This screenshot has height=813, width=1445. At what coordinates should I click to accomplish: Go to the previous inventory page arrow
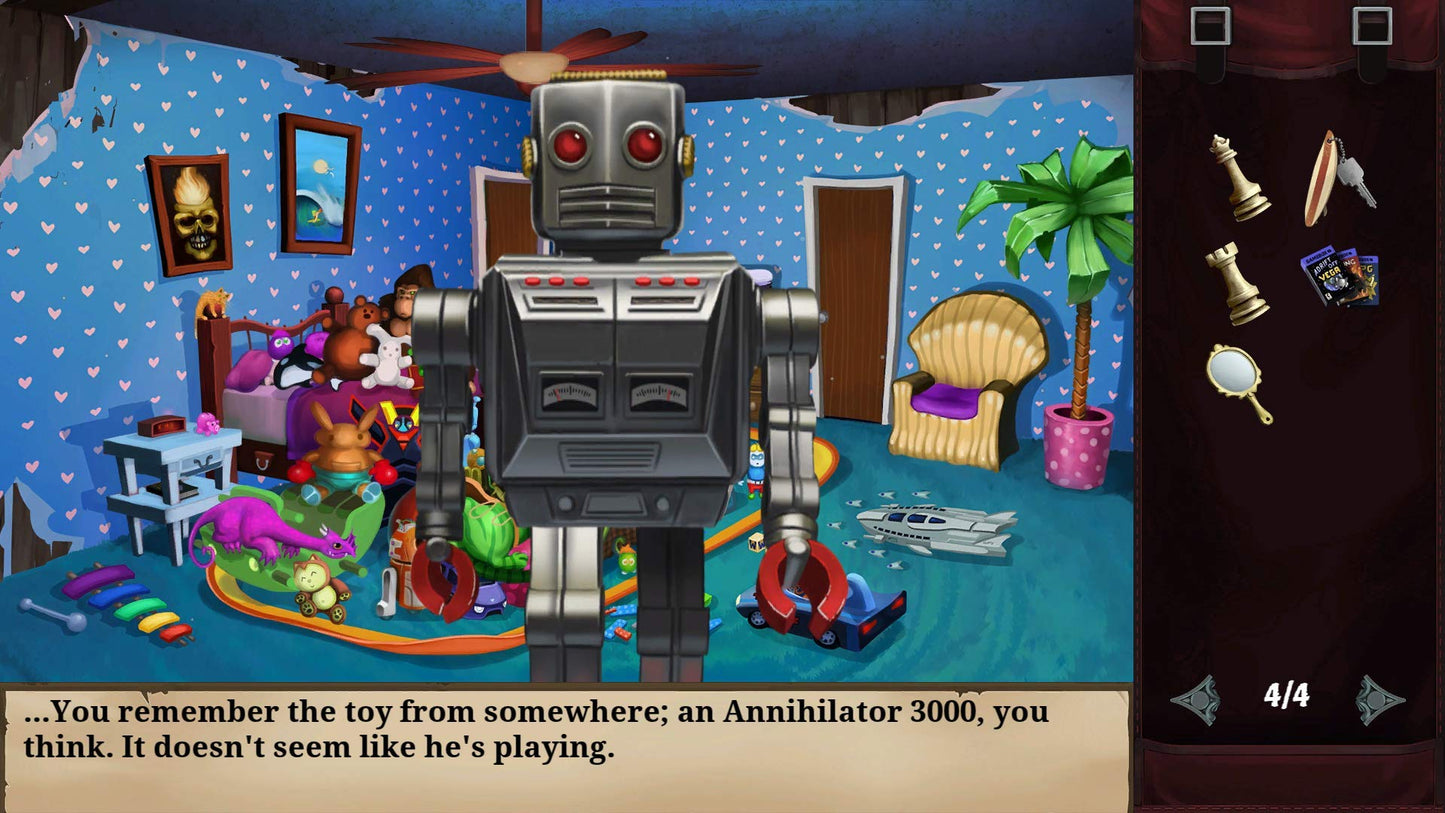click(x=1196, y=699)
